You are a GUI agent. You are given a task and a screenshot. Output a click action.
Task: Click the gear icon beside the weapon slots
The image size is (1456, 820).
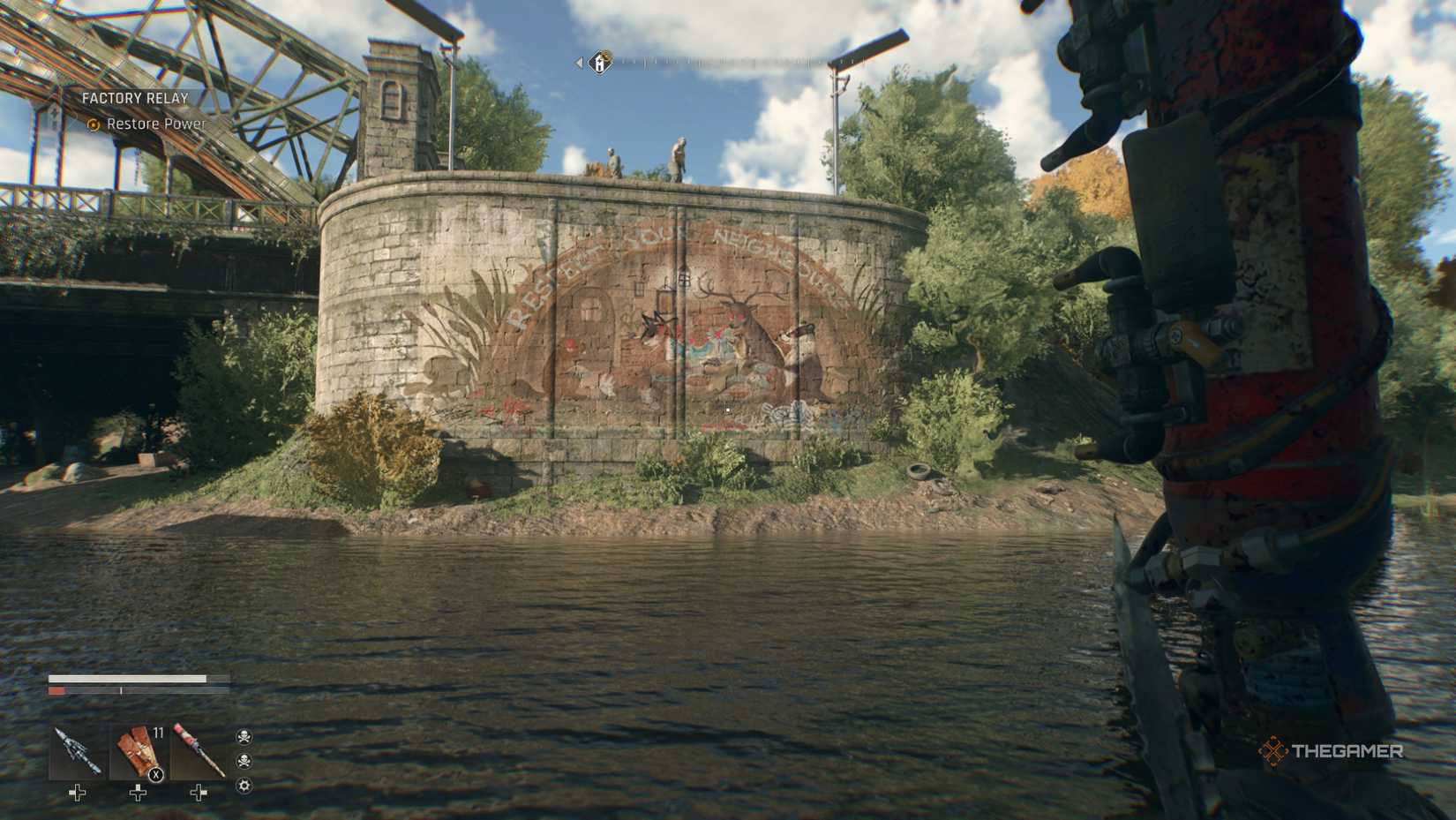tap(244, 786)
